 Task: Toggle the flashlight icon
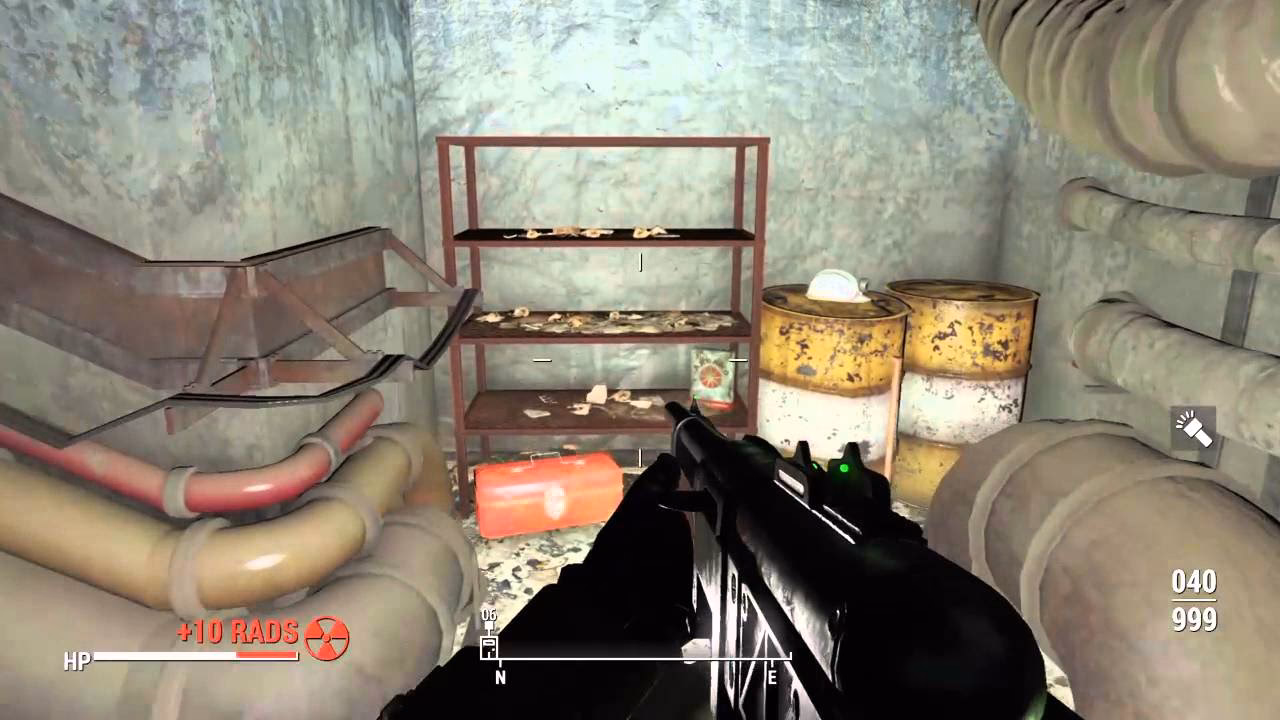(1193, 427)
